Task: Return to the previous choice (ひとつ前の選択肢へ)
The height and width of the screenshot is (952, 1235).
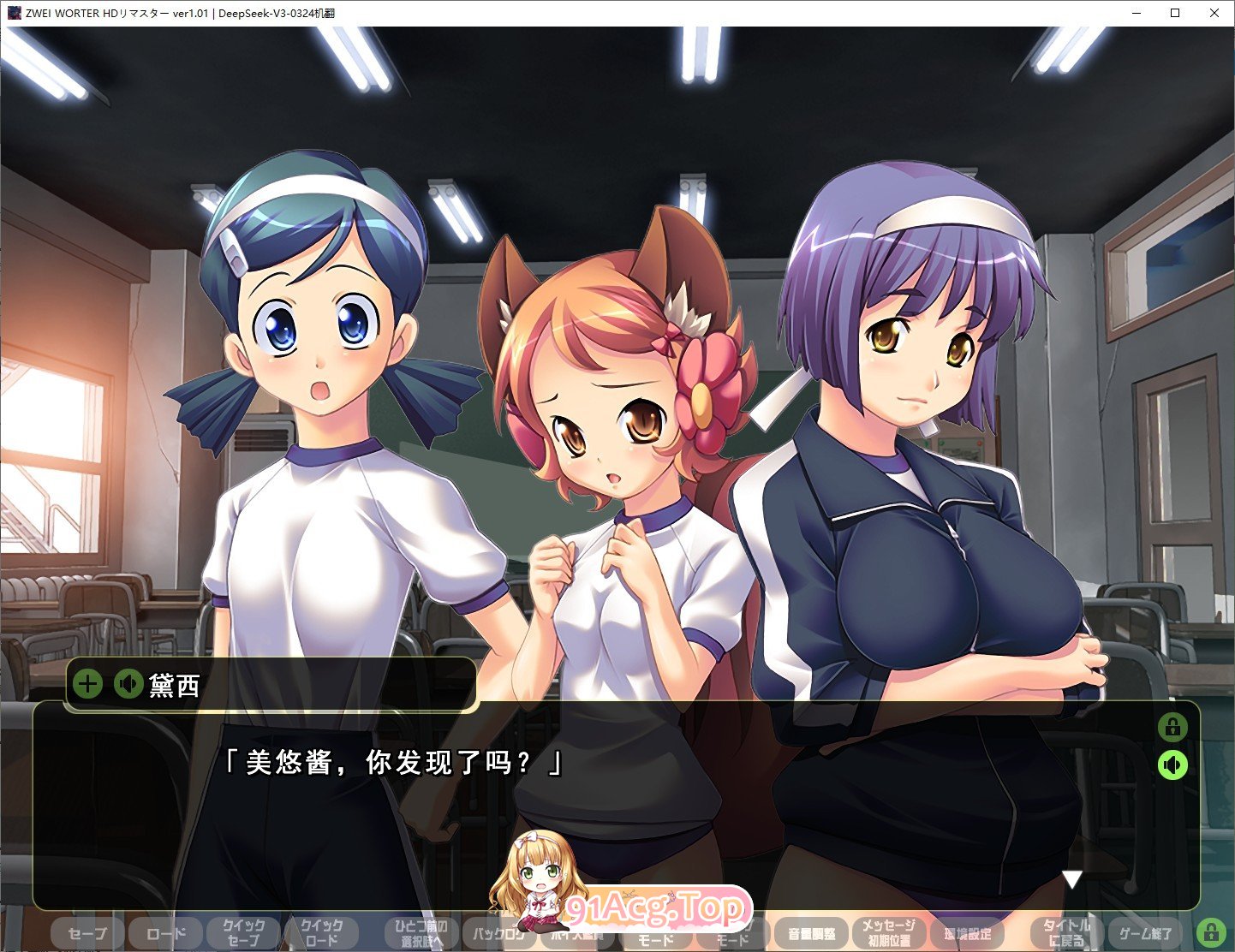Action: point(423,933)
